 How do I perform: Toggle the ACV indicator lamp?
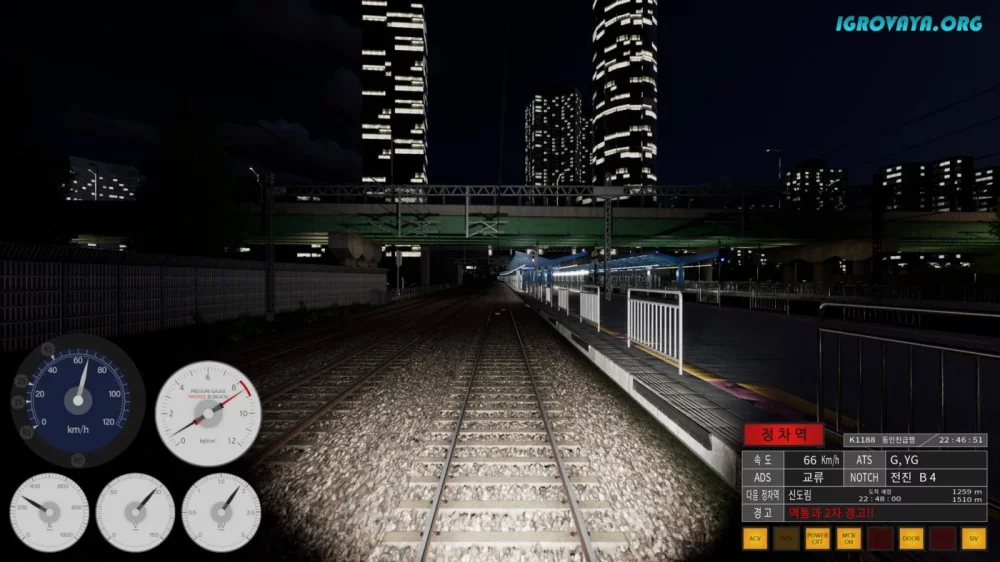coord(755,539)
